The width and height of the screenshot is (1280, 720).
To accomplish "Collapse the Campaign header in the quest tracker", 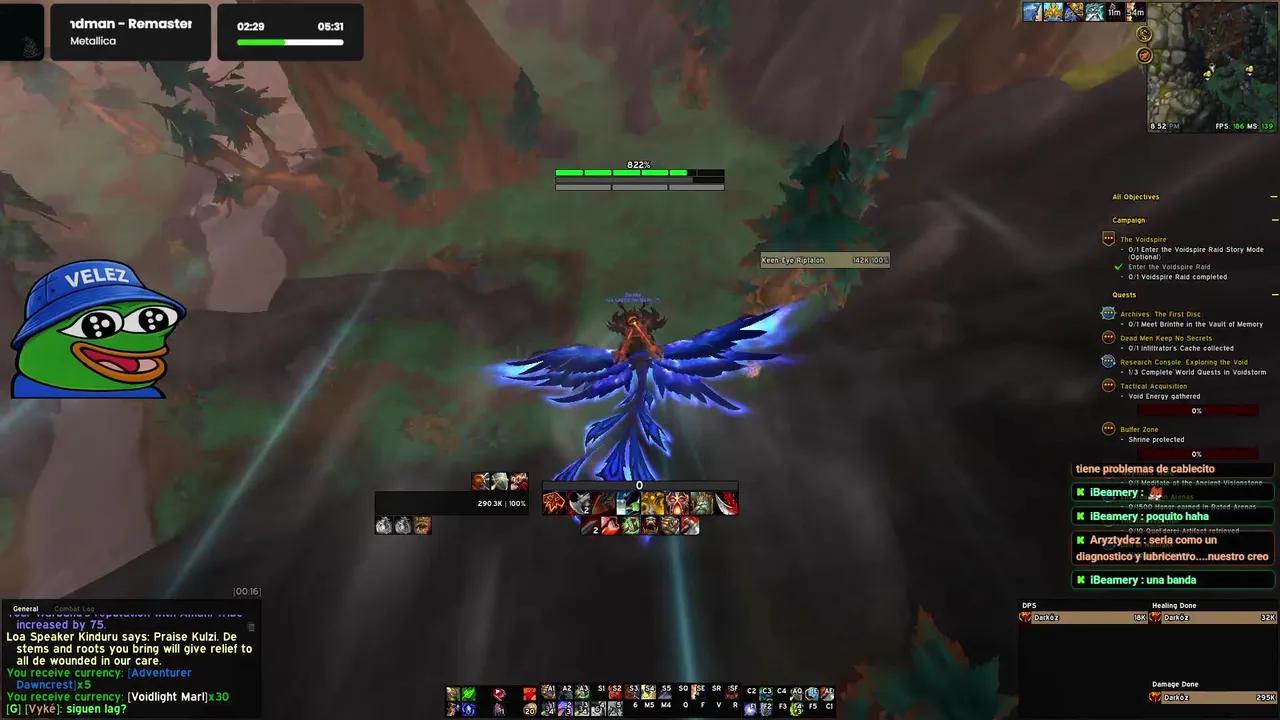I will click(1274, 219).
